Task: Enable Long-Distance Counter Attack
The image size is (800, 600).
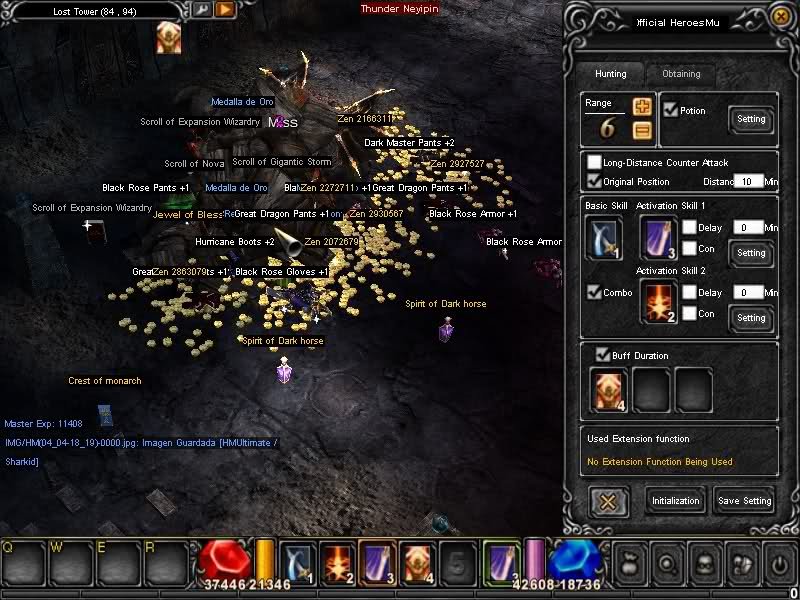Action: [x=595, y=163]
